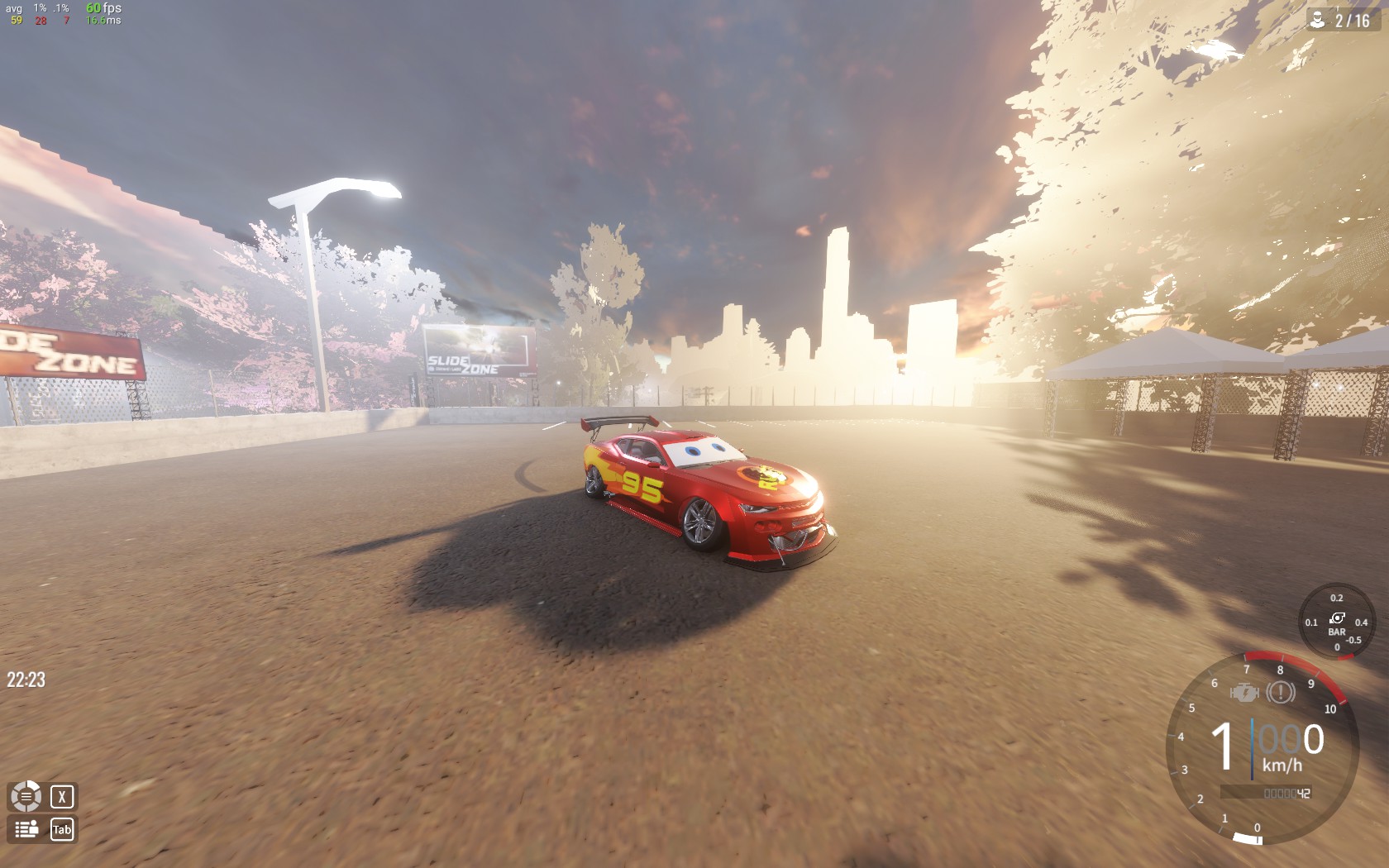Click the turbo boost pressure gauge
1389x868 pixels.
coord(1336,623)
